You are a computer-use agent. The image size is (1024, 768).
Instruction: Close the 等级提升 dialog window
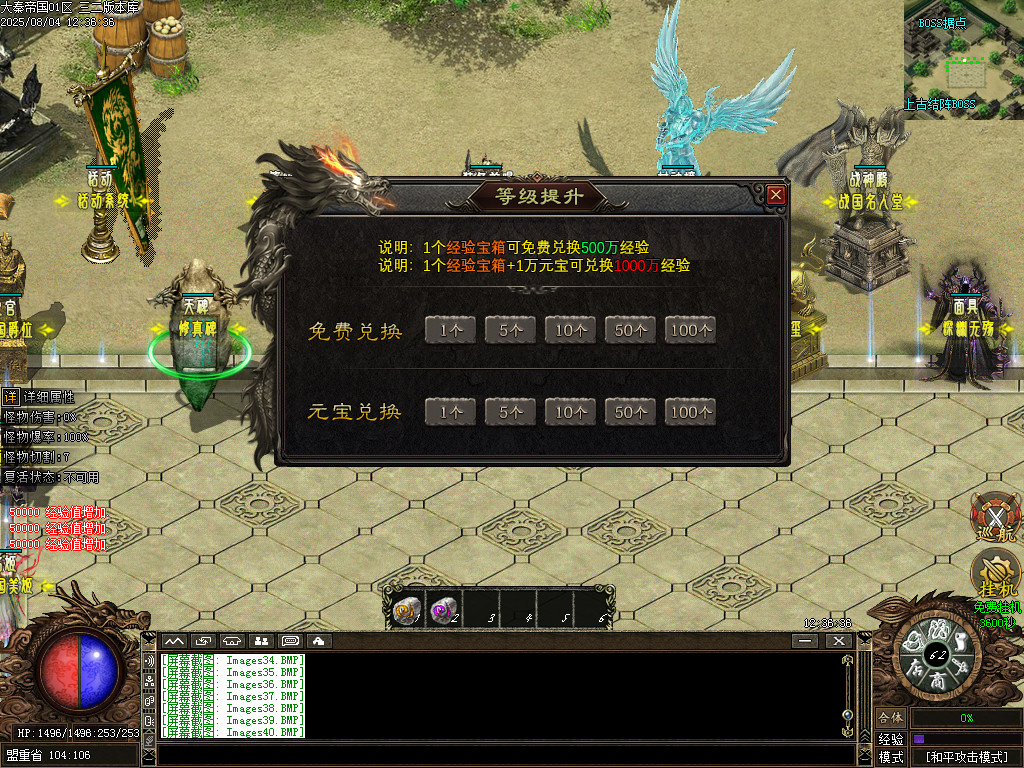point(776,195)
